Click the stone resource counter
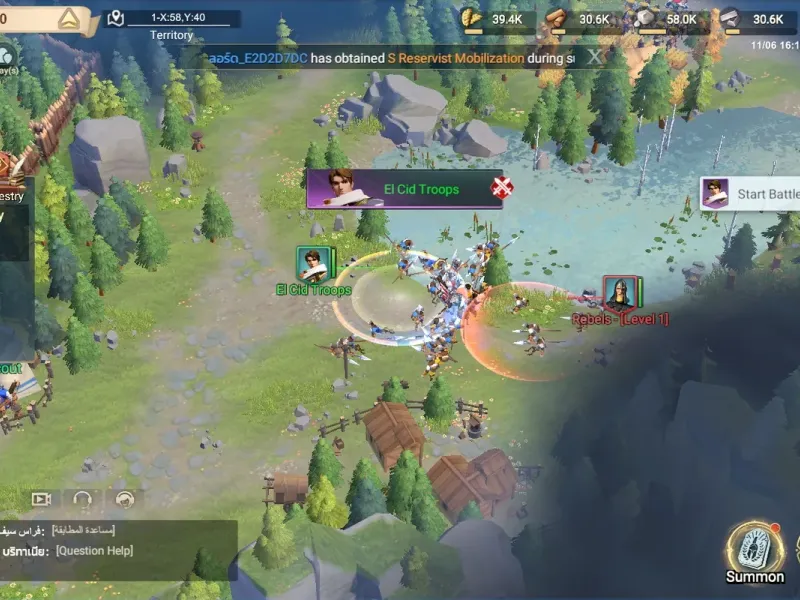Image resolution: width=800 pixels, height=600 pixels. [667, 19]
